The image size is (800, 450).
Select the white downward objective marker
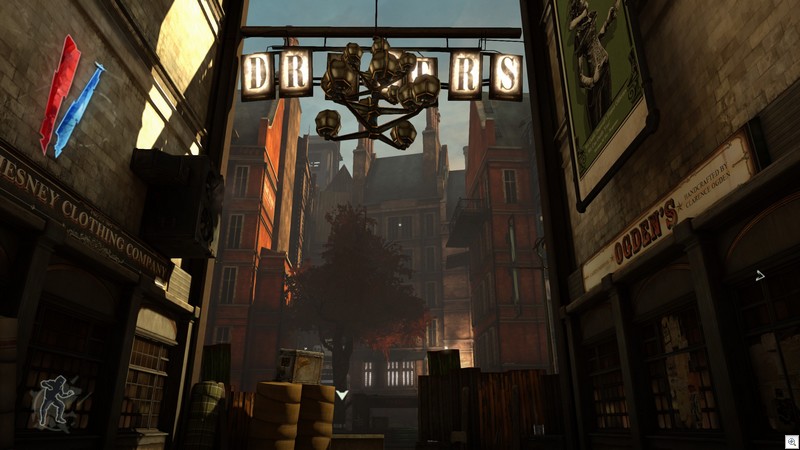tap(342, 395)
